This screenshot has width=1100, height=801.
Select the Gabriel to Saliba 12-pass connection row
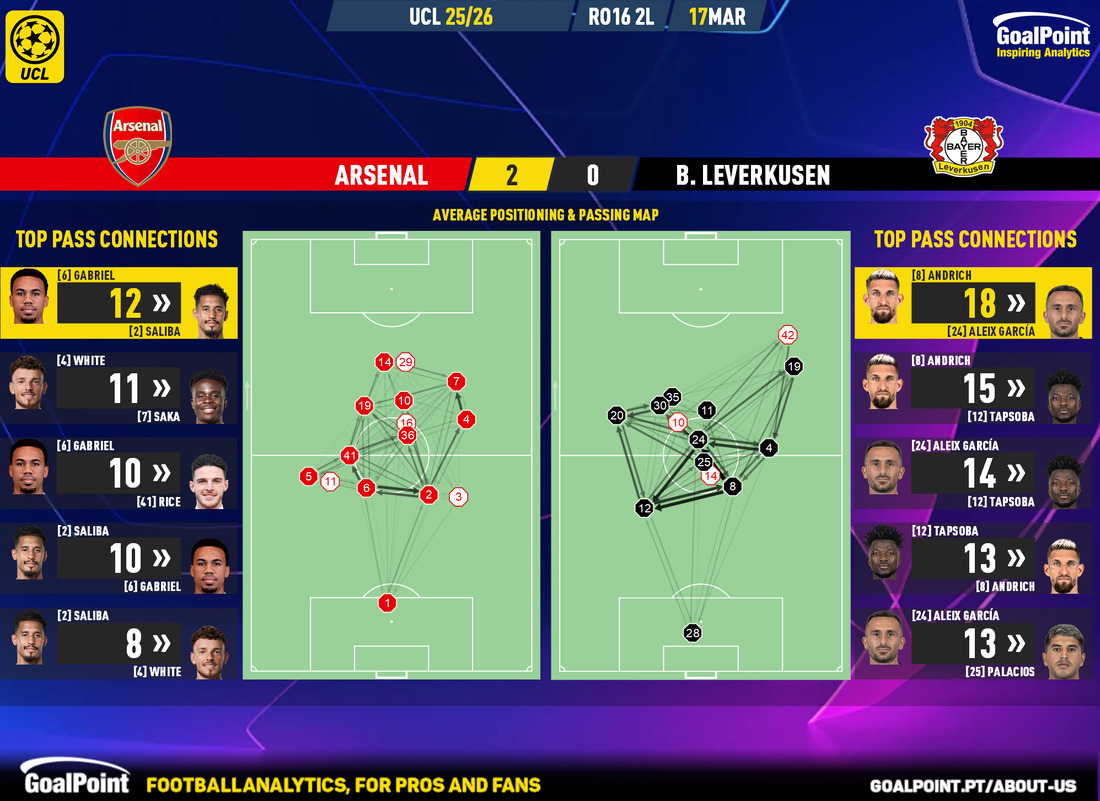[120, 302]
